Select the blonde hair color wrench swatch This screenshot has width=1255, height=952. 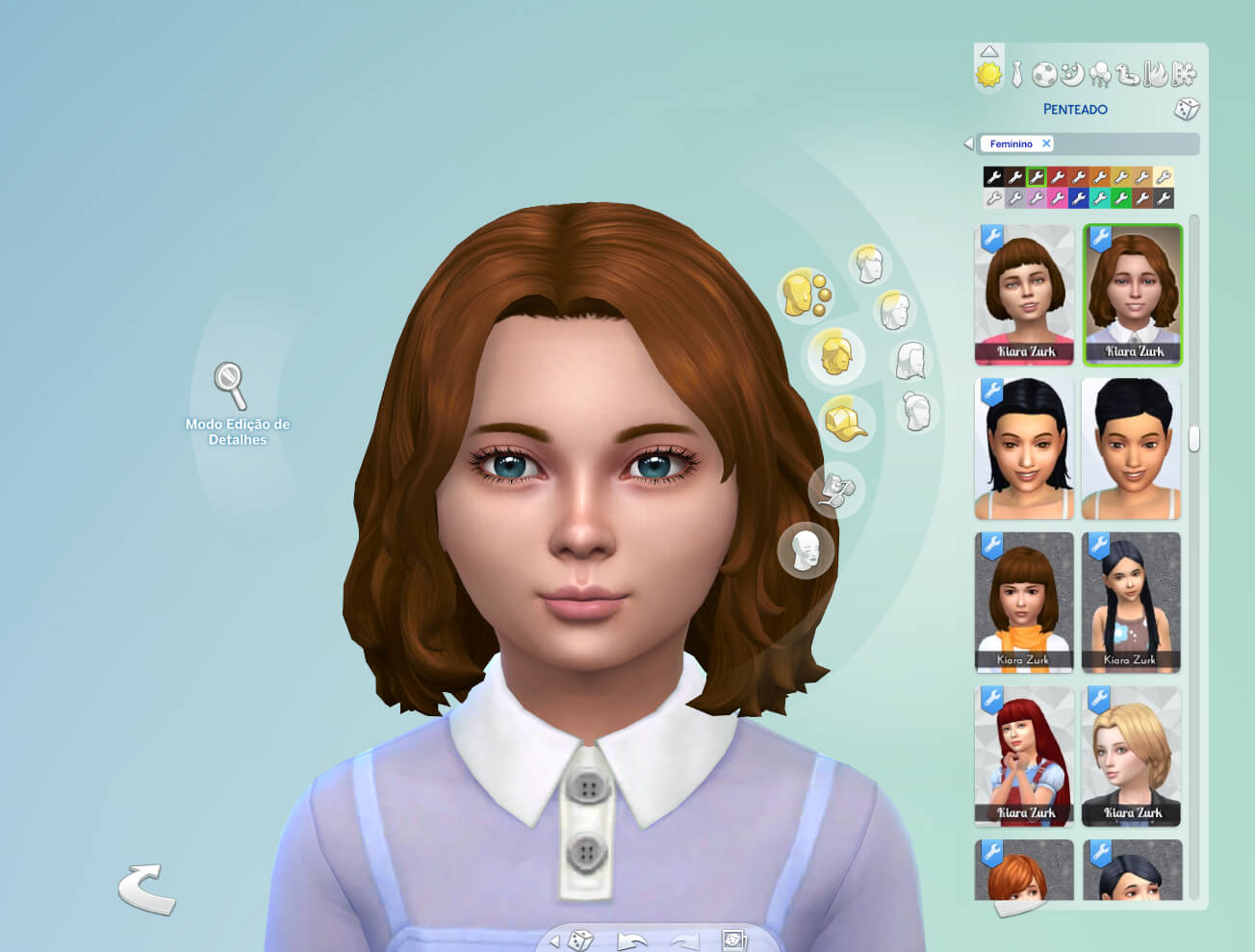1120,177
